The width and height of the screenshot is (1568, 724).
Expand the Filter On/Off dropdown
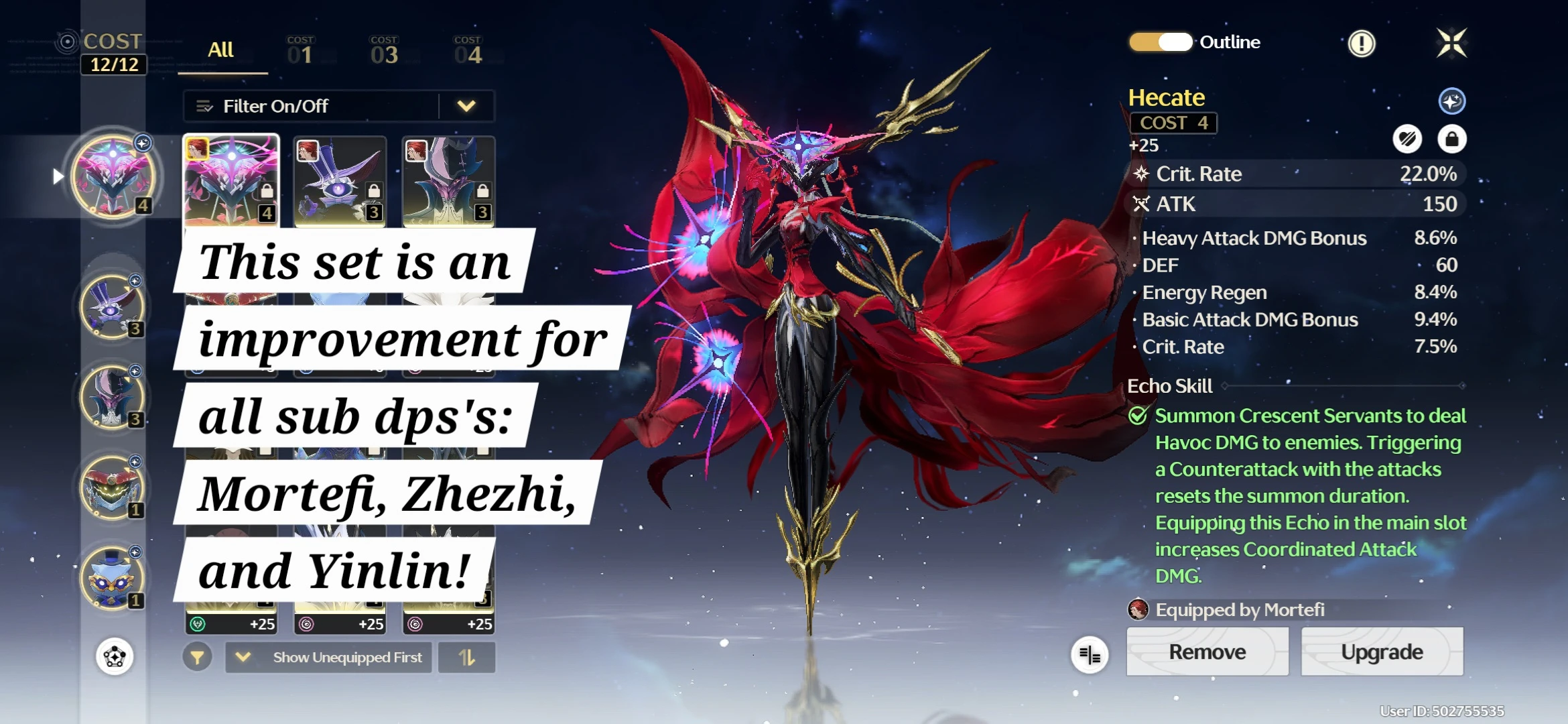467,105
